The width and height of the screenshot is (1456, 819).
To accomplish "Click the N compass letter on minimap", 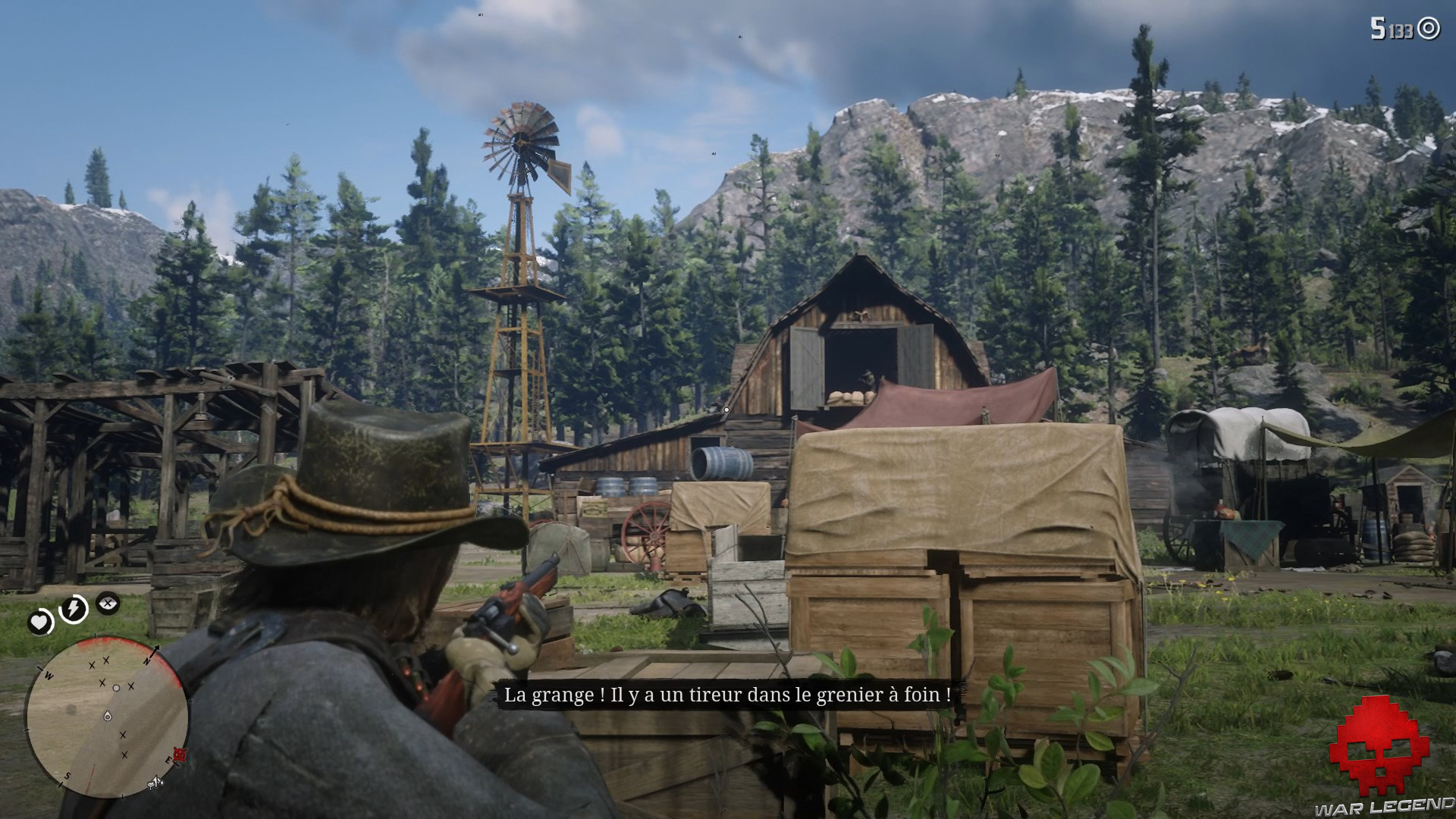I will (147, 661).
